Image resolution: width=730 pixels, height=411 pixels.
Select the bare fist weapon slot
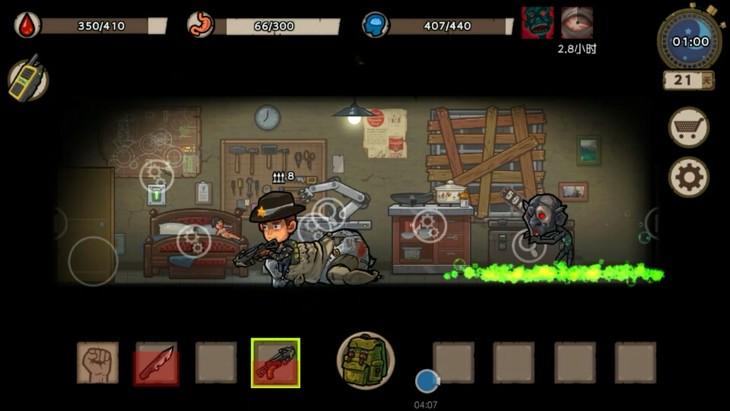(x=97, y=362)
